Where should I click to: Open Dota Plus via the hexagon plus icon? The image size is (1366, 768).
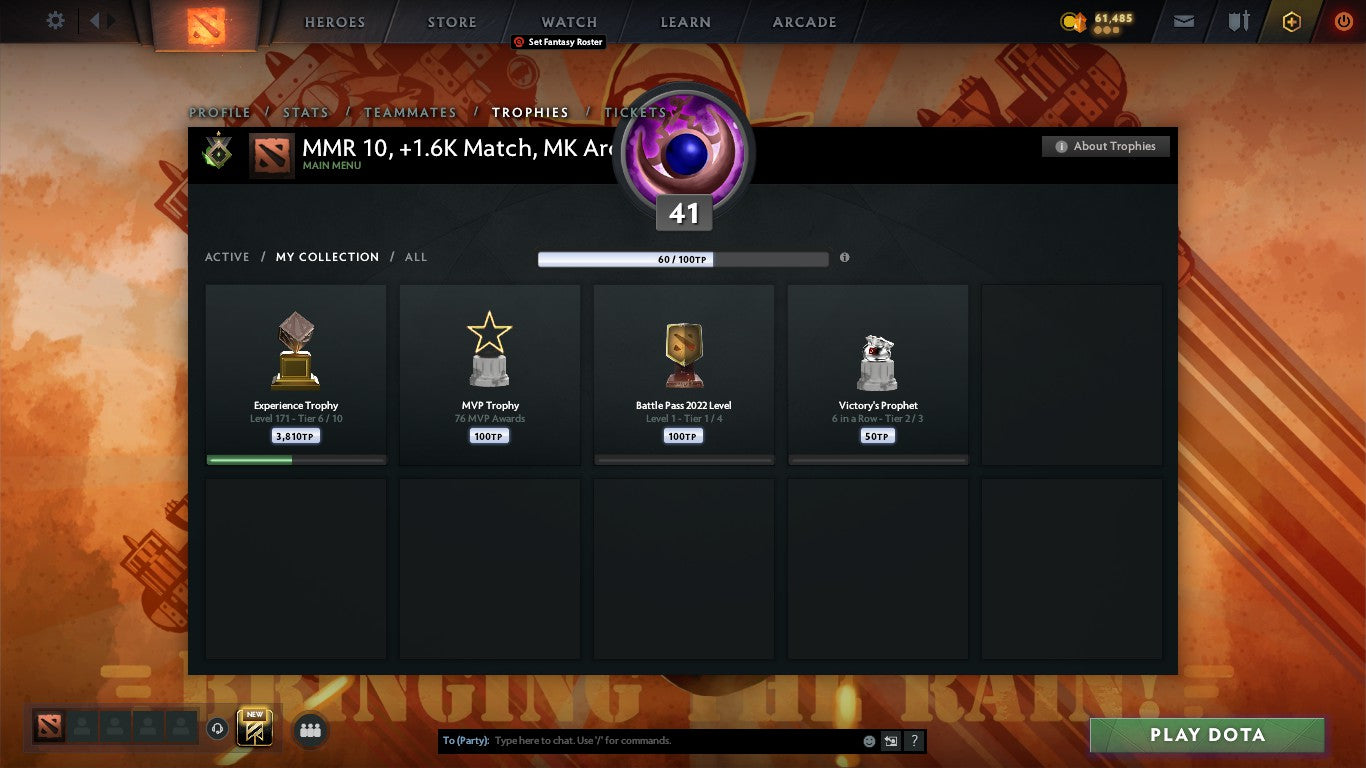pyautogui.click(x=1291, y=20)
